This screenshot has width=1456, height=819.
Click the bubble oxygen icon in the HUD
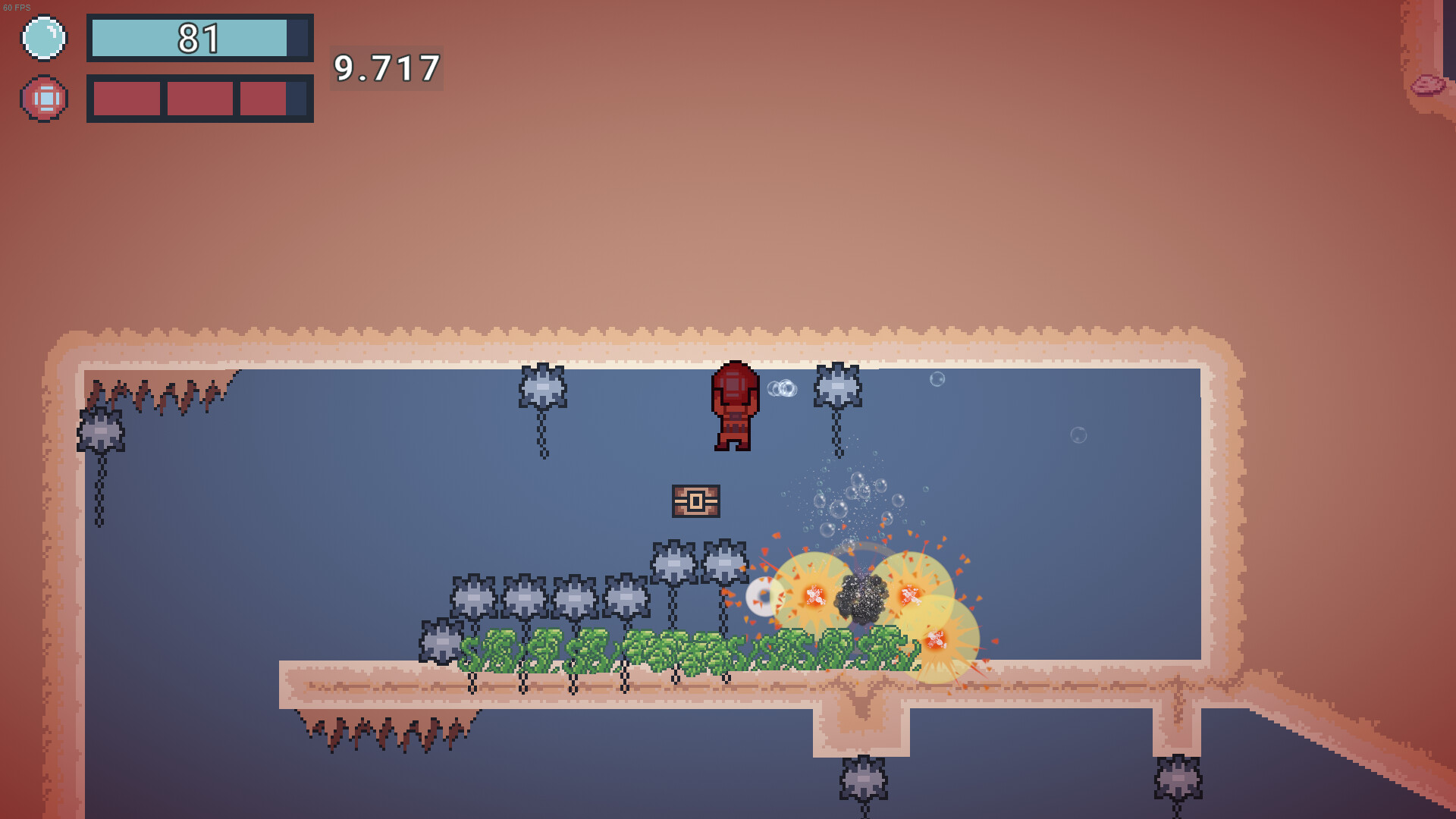[44, 36]
